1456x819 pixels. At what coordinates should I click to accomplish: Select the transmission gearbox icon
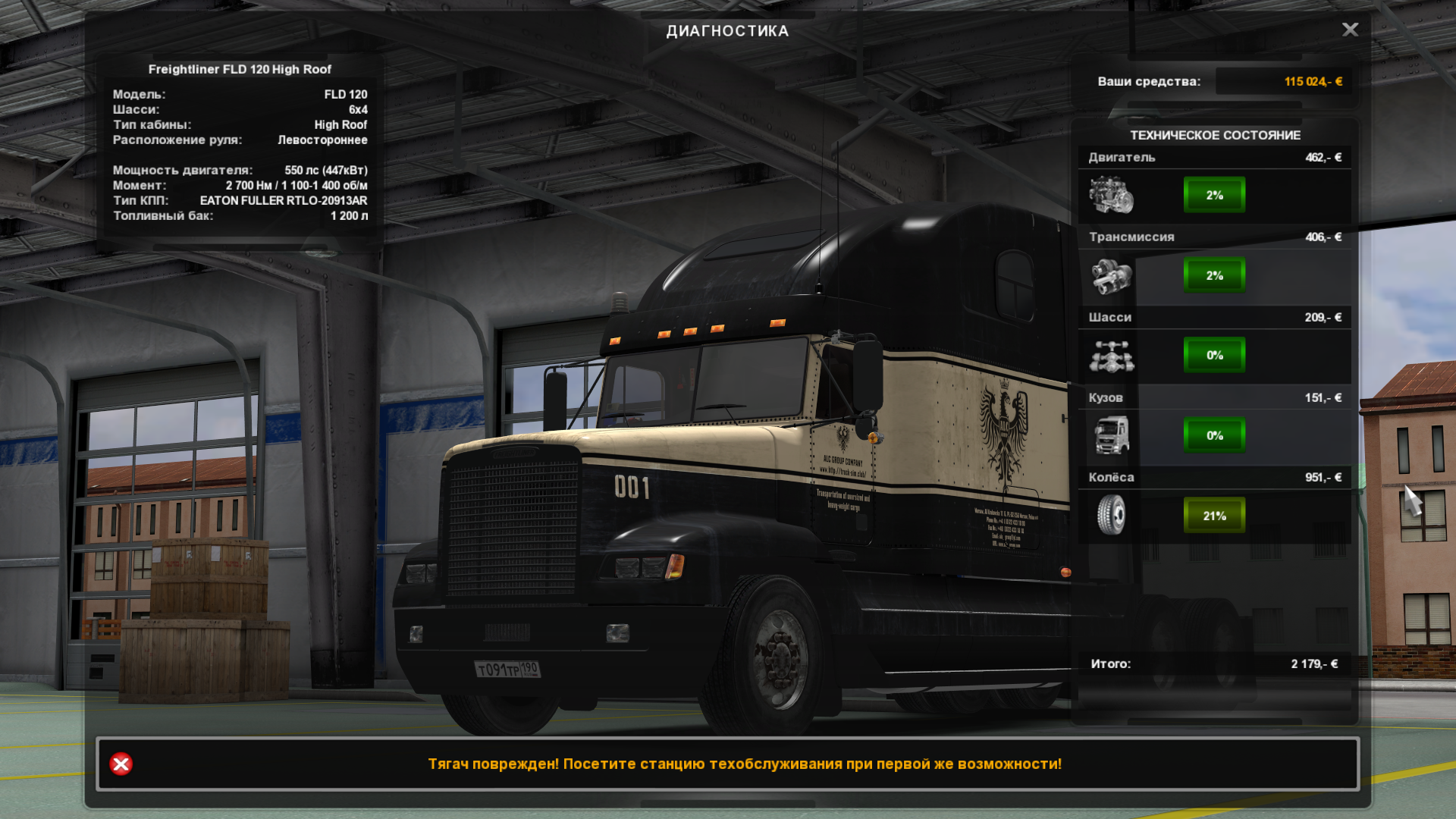(x=1111, y=275)
